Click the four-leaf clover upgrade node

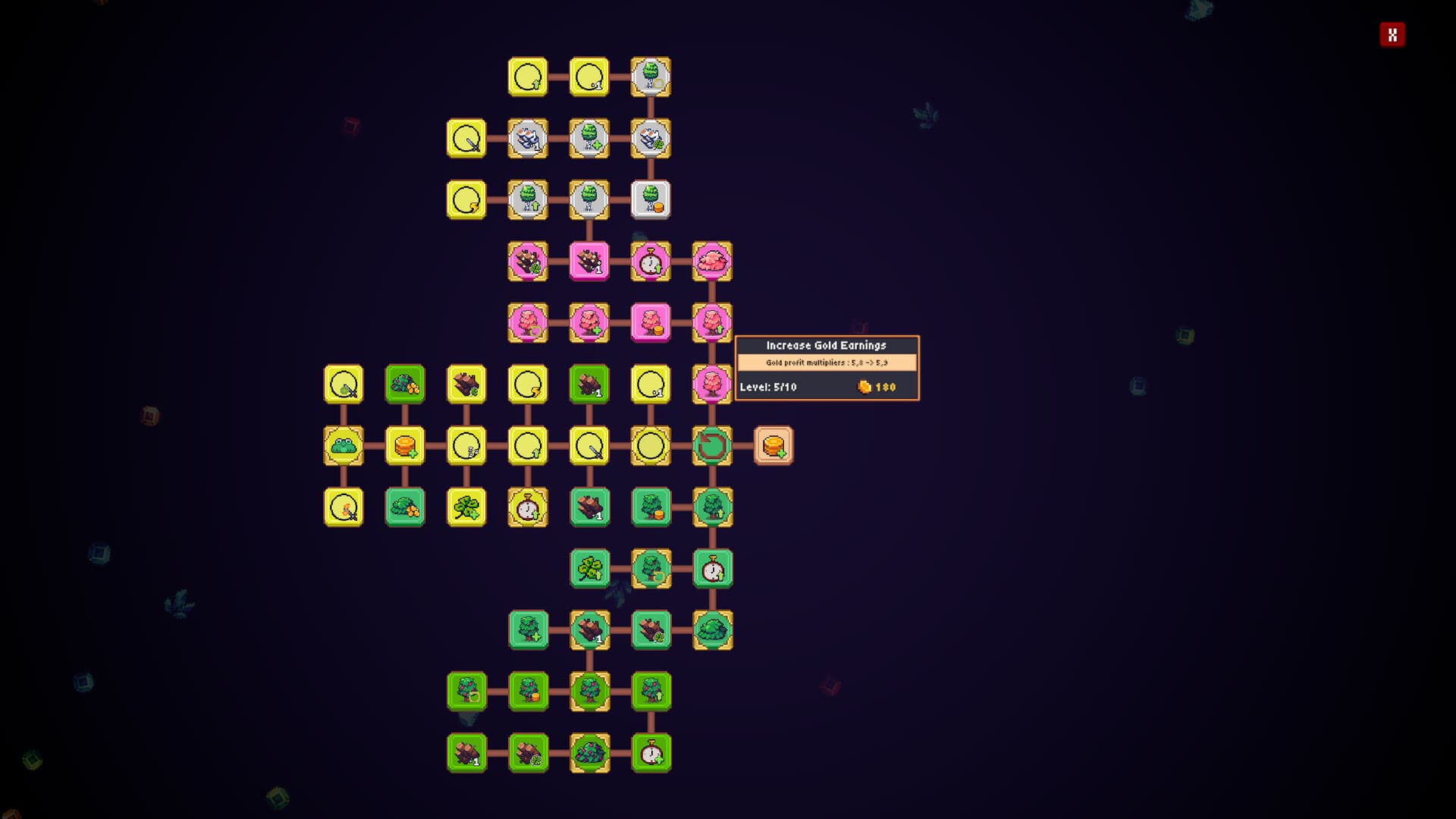click(466, 507)
